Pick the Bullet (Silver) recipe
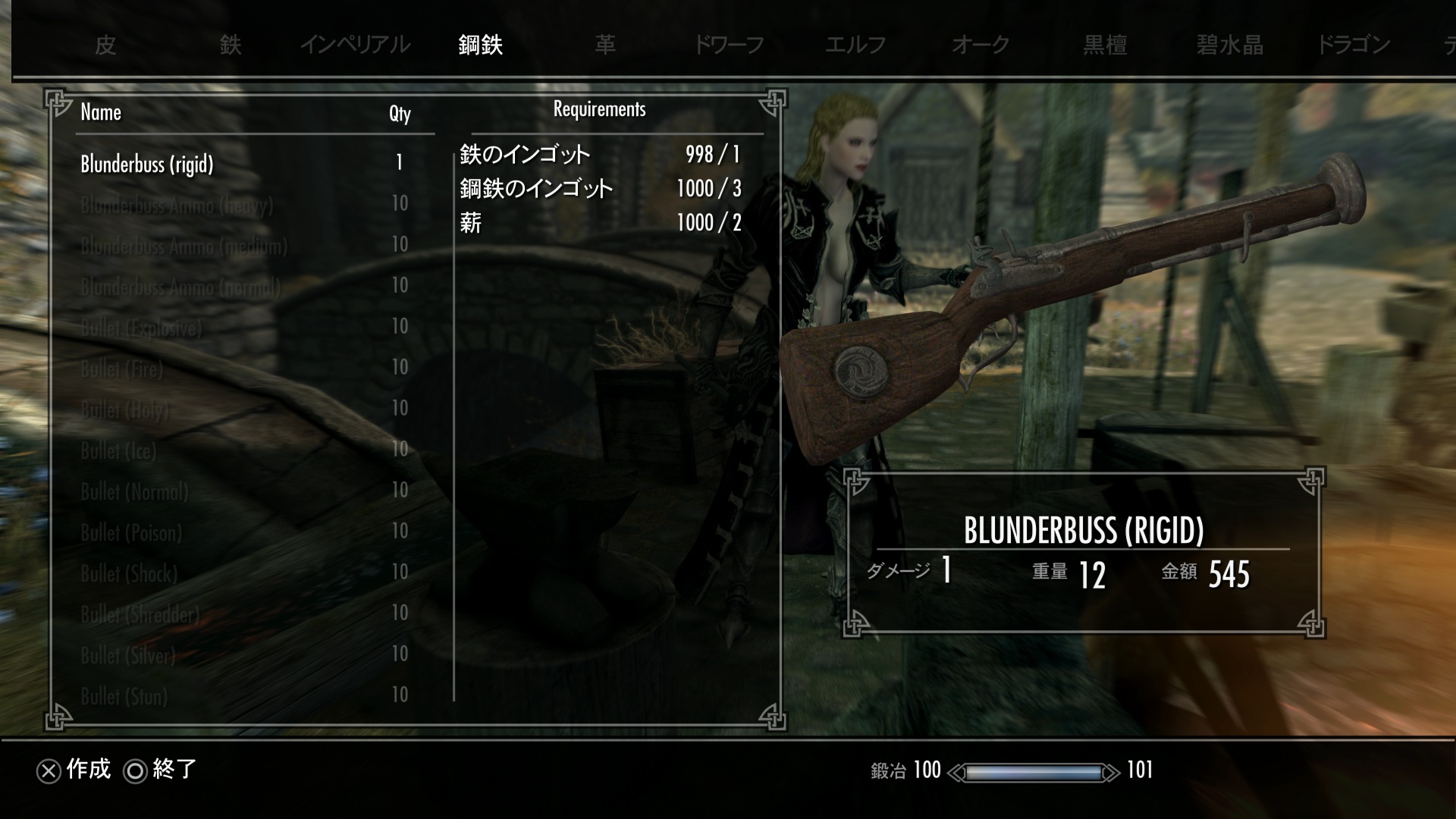This screenshot has width=1456, height=819. [128, 655]
